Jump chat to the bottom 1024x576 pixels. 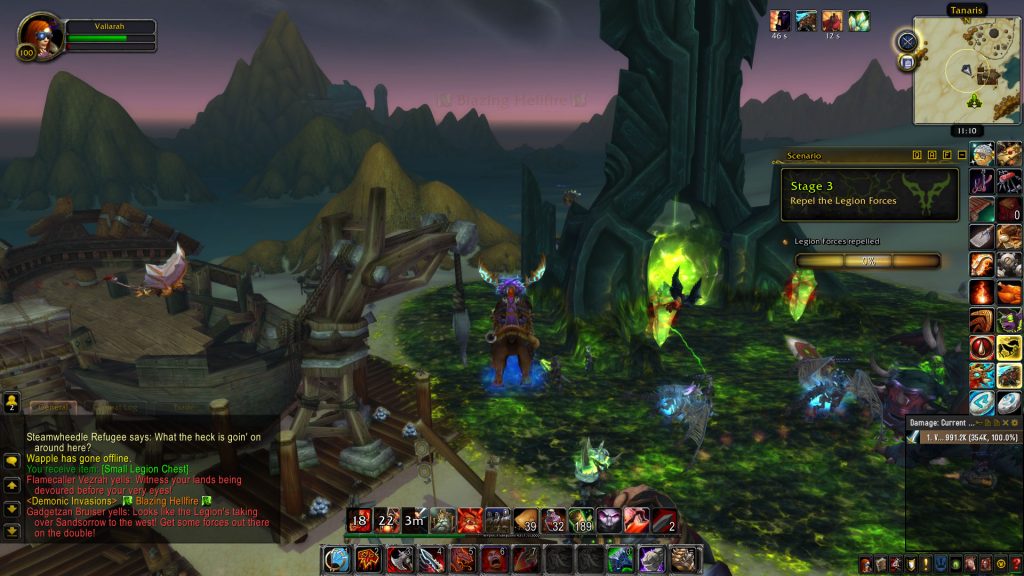click(x=11, y=530)
